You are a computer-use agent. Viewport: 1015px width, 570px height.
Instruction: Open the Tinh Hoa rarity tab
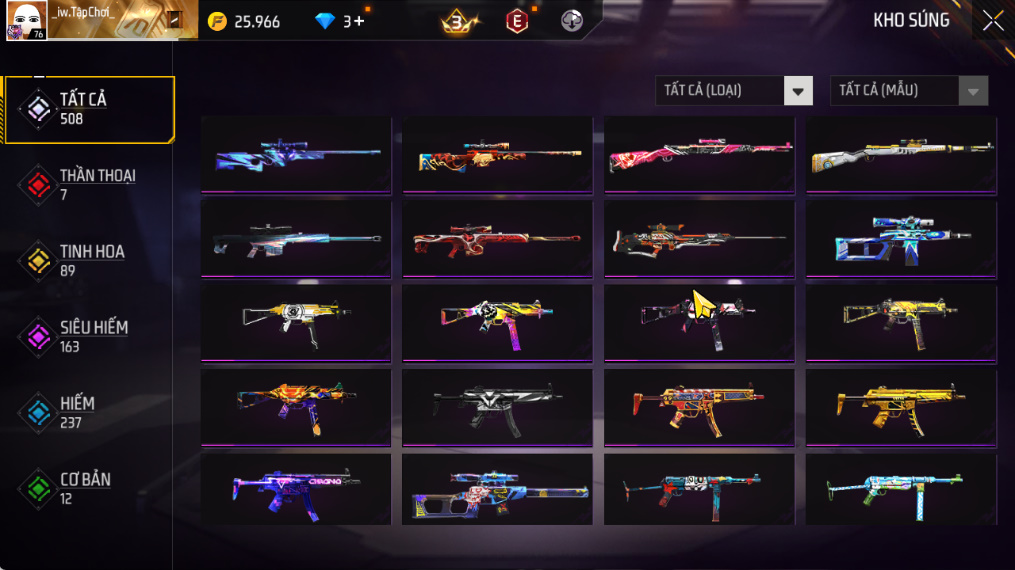click(x=88, y=260)
